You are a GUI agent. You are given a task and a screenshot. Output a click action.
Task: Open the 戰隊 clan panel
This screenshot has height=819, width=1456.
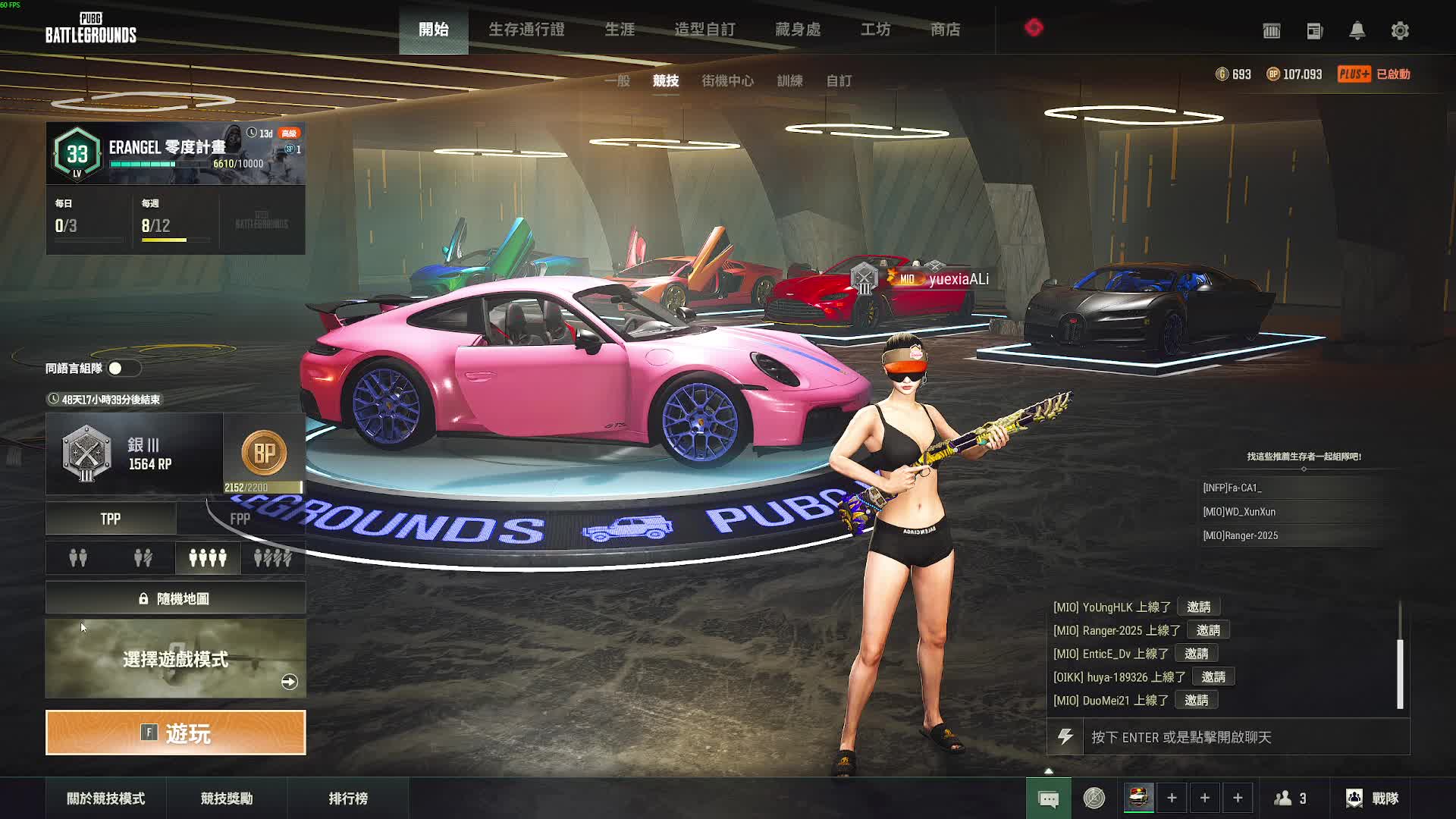(x=1372, y=799)
